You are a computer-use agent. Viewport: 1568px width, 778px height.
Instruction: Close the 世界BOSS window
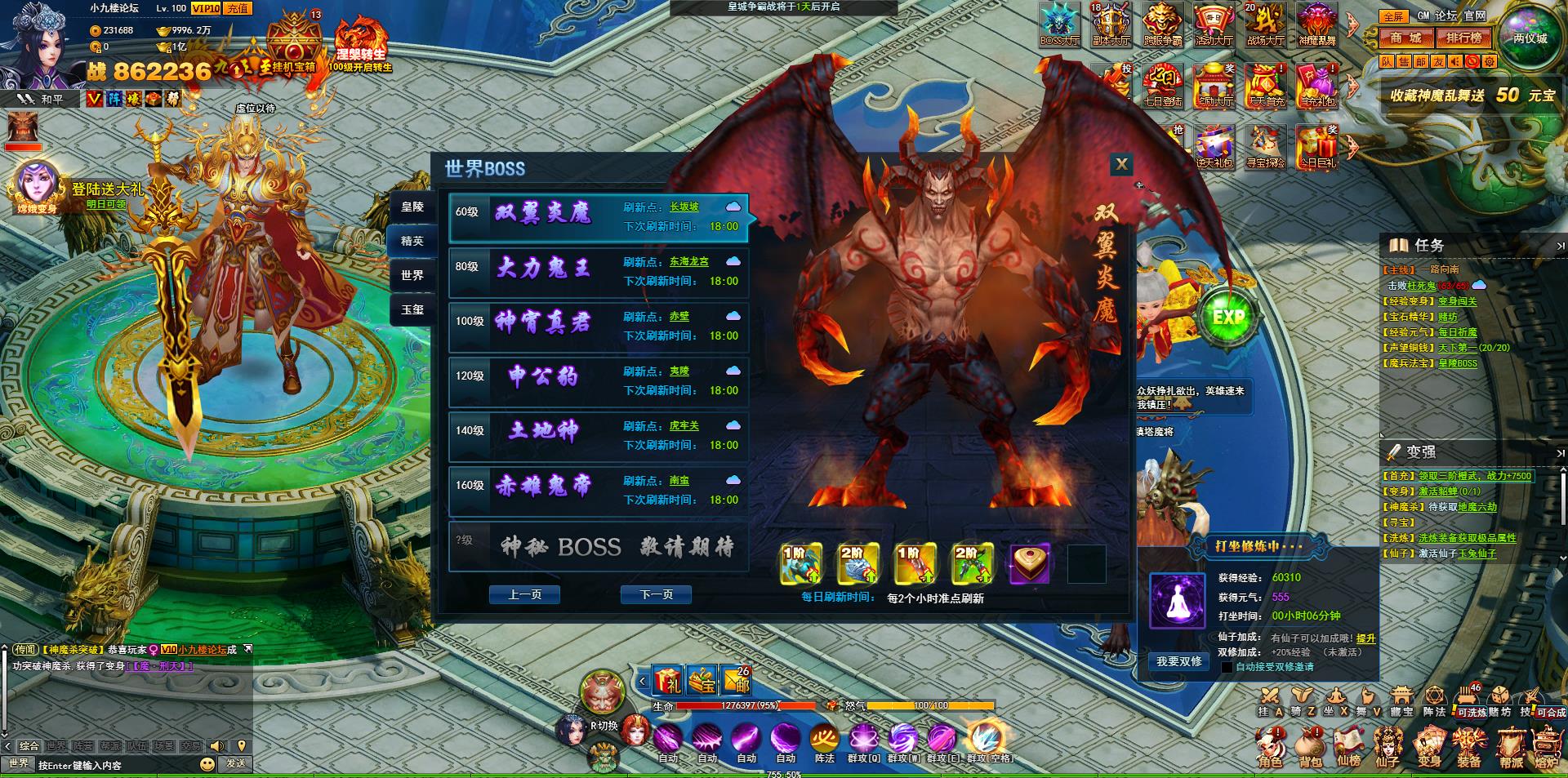pyautogui.click(x=1121, y=164)
